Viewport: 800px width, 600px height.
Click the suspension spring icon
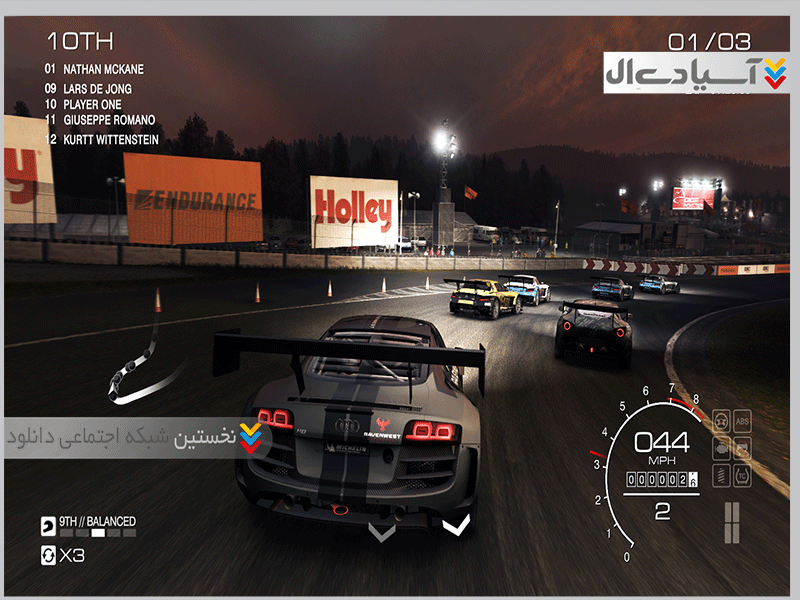pos(721,474)
